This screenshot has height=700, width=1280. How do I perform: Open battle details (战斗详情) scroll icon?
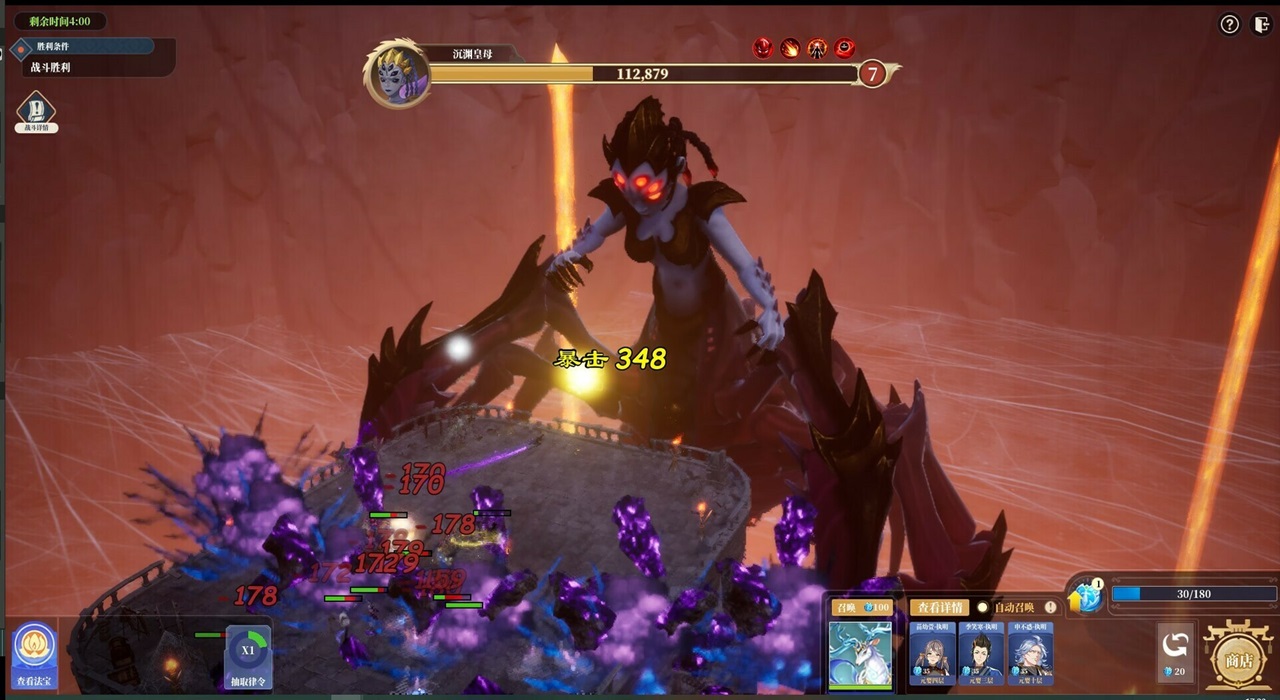(36, 110)
